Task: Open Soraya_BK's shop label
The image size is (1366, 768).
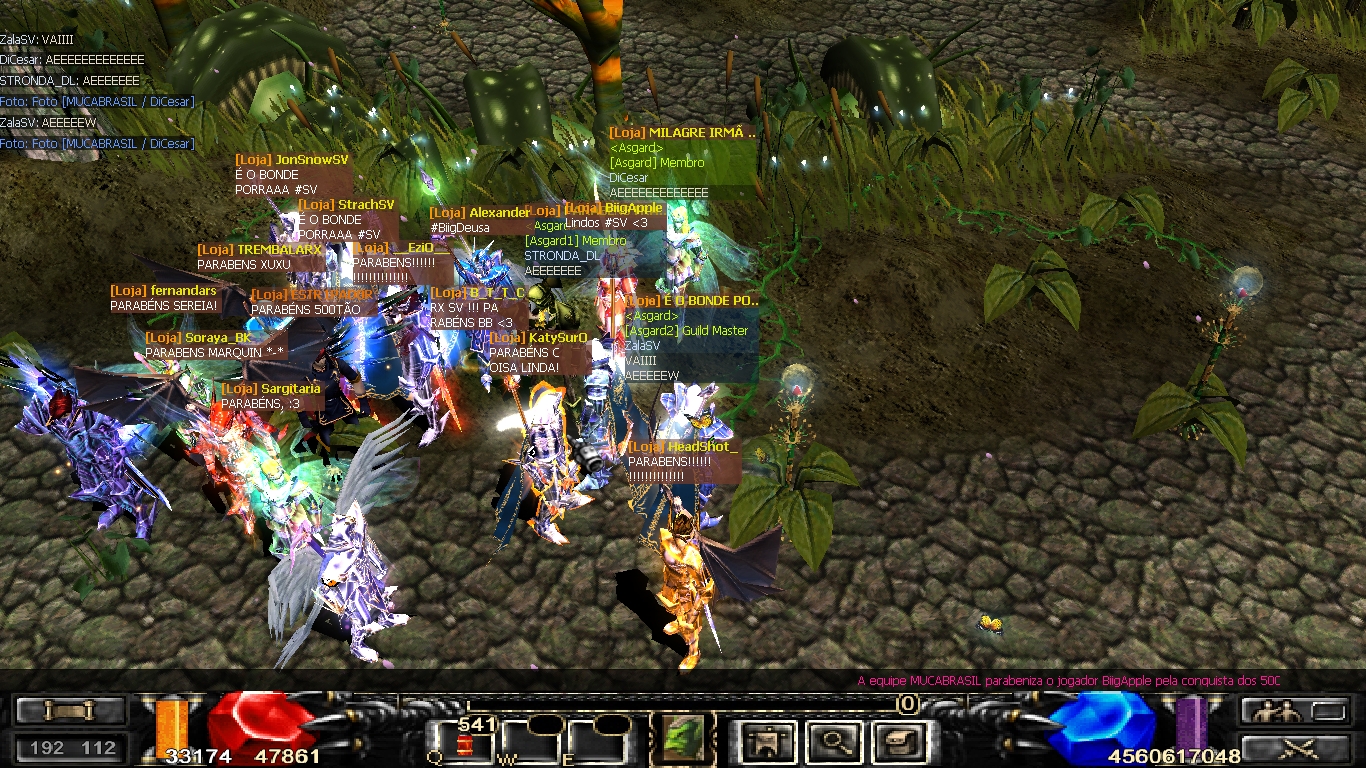Action: (x=199, y=338)
